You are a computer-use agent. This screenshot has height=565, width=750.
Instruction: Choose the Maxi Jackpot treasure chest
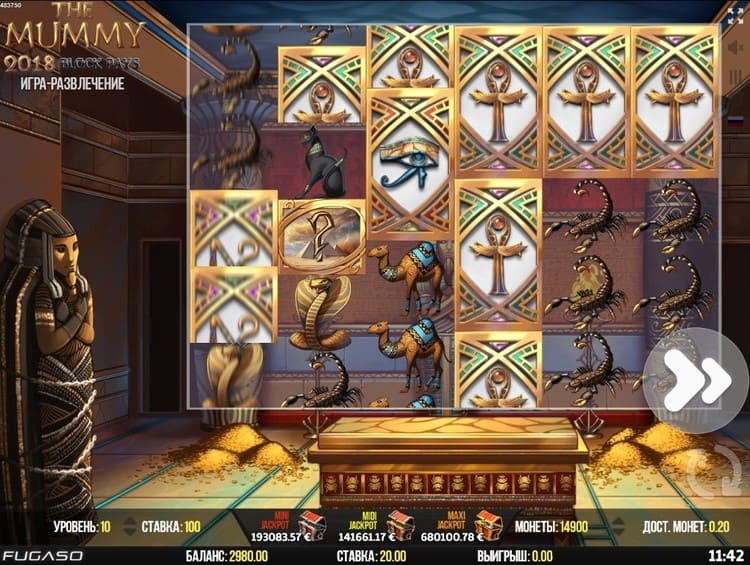pos(489,525)
